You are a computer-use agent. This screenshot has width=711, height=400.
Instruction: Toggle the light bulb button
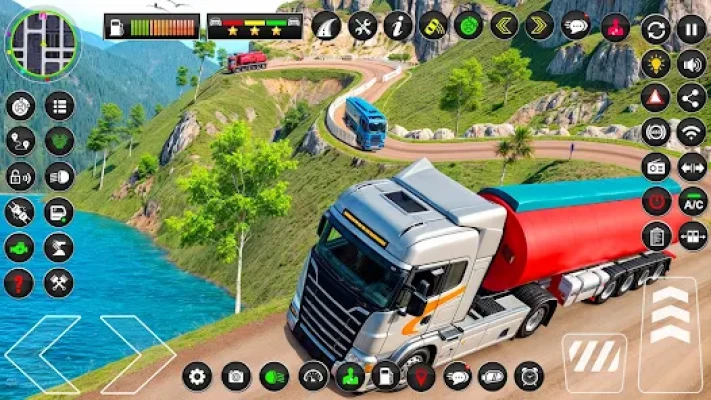[656, 63]
